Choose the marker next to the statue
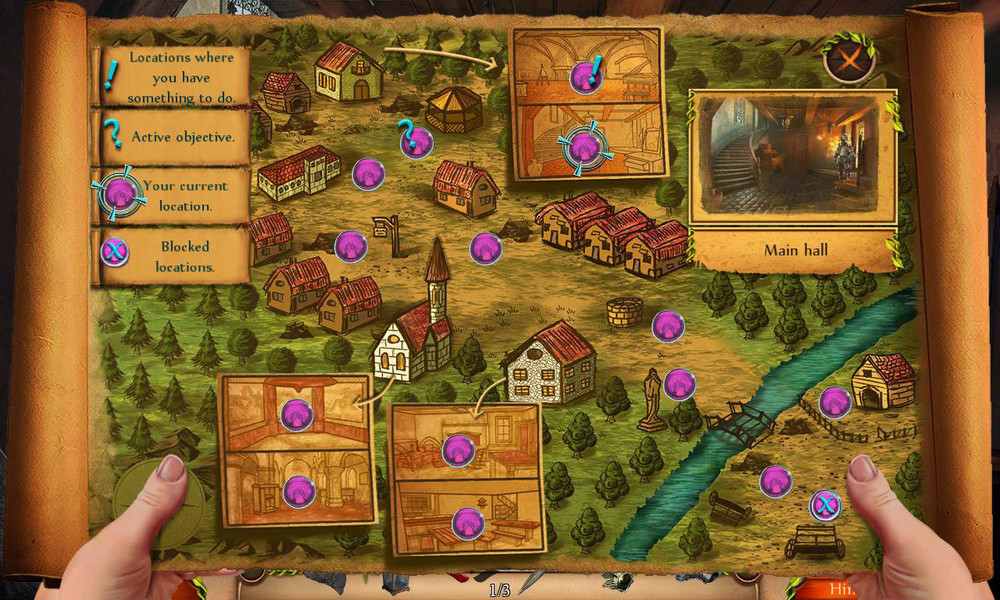Viewport: 1000px width, 600px height. click(680, 384)
